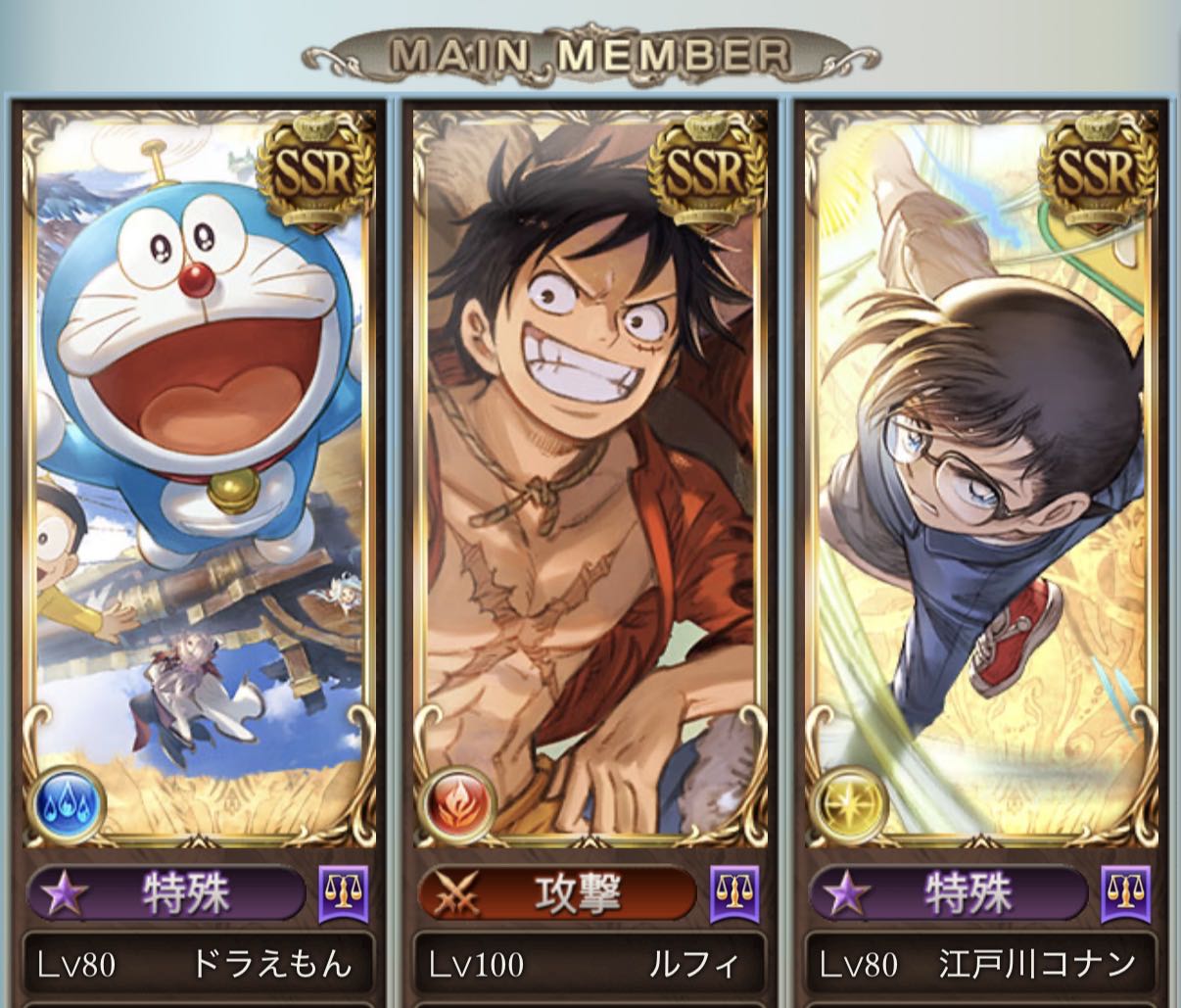The height and width of the screenshot is (1008, 1181).
Task: Click the scales icon beside Luffy's 攻撃 label
Action: 733,892
